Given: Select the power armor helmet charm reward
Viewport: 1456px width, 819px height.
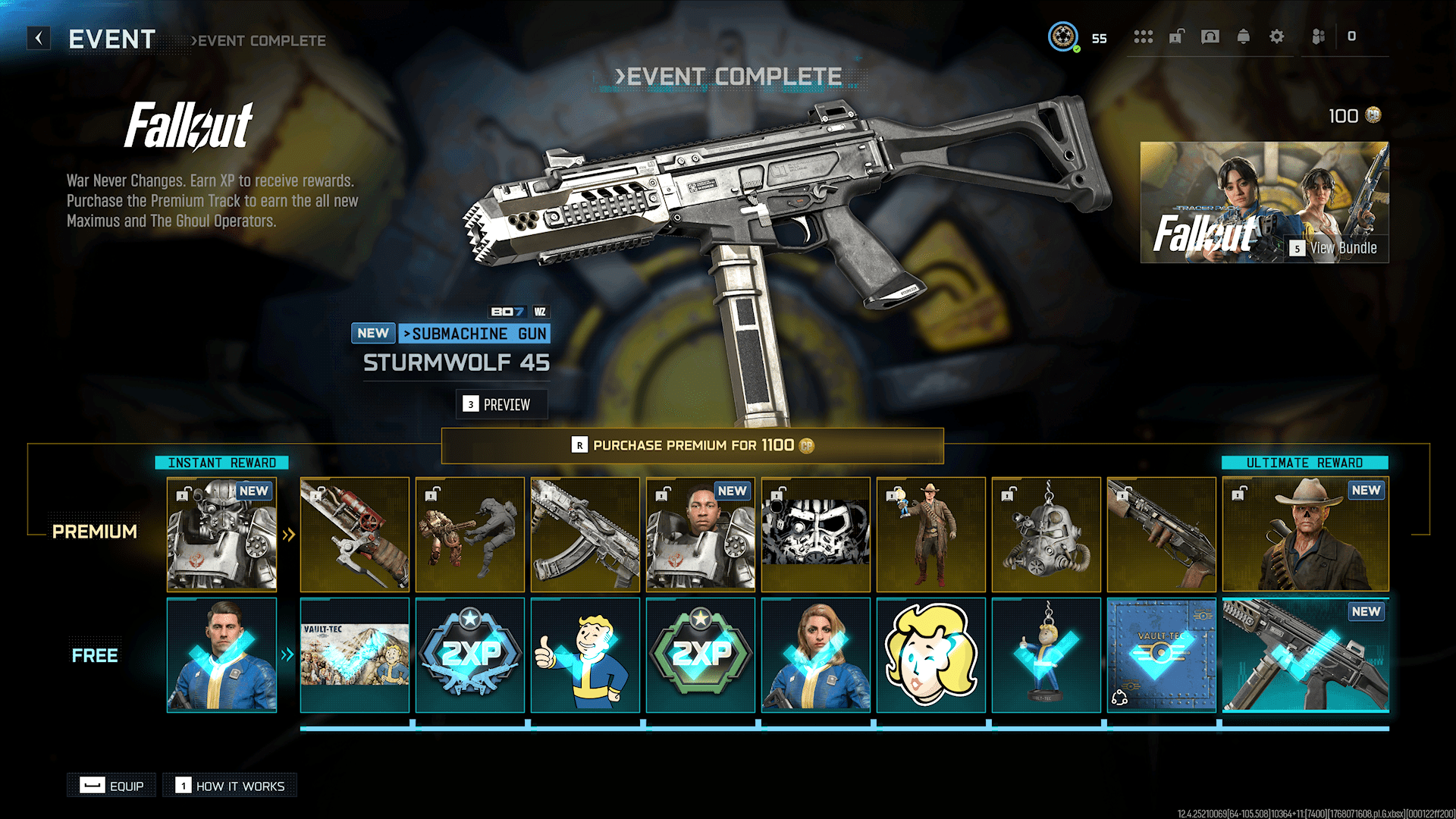Looking at the screenshot, I should [1046, 535].
